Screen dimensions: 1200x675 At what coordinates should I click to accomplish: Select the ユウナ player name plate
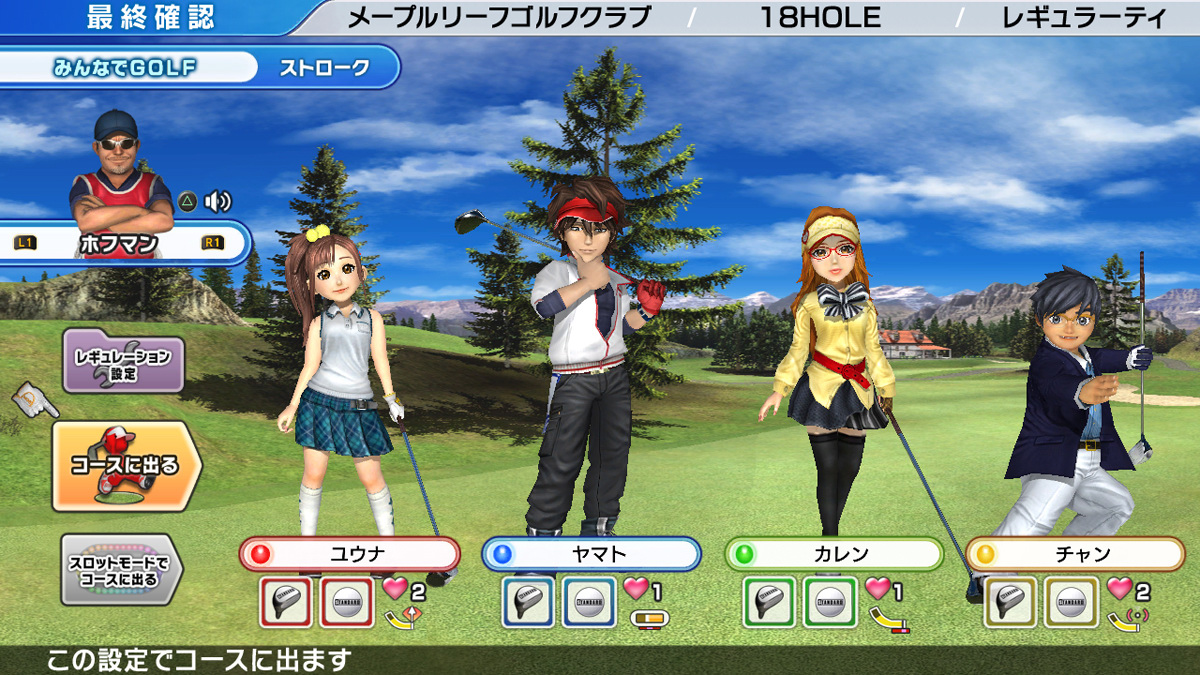click(x=350, y=553)
